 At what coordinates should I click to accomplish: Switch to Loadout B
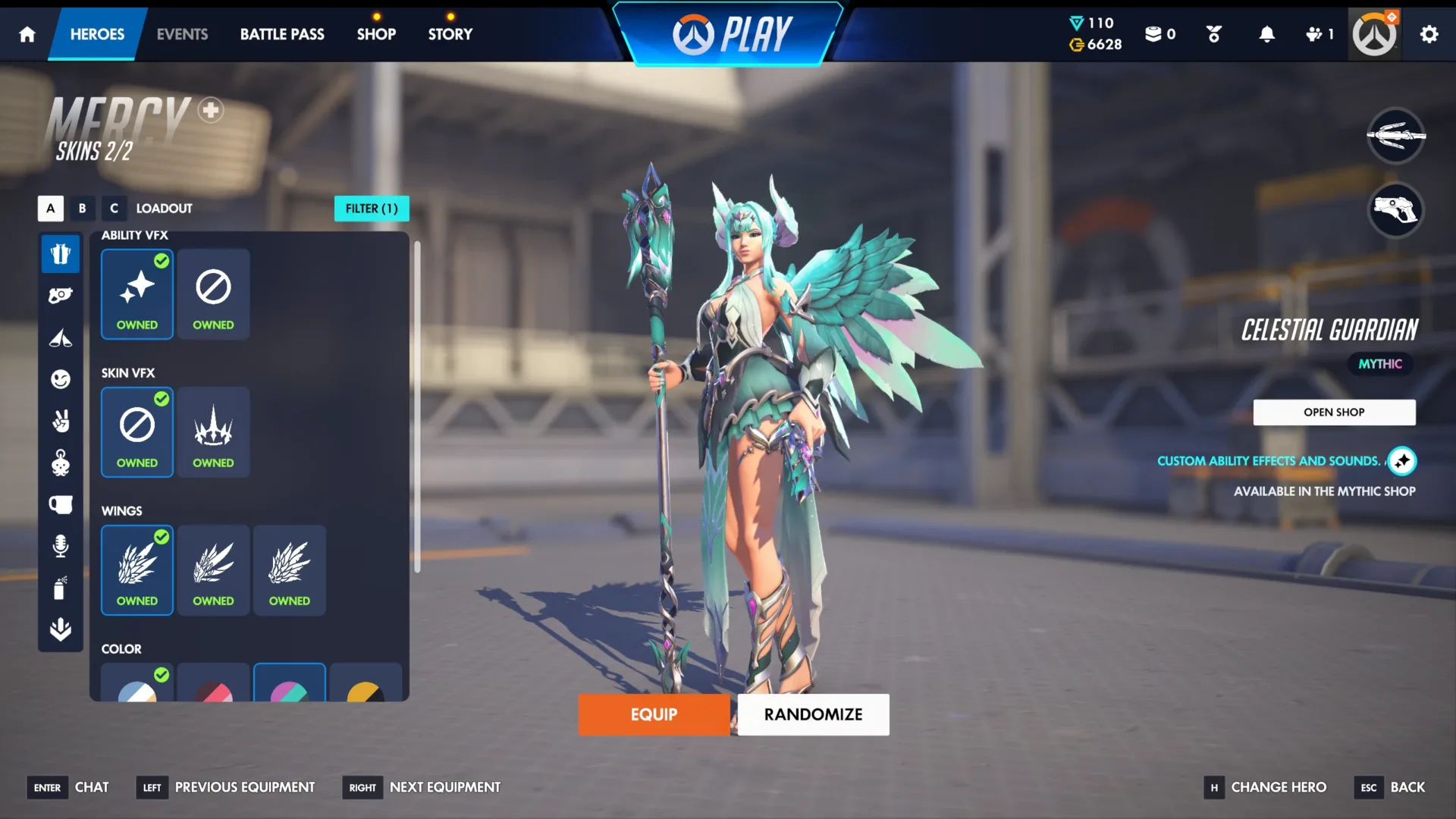(x=82, y=208)
